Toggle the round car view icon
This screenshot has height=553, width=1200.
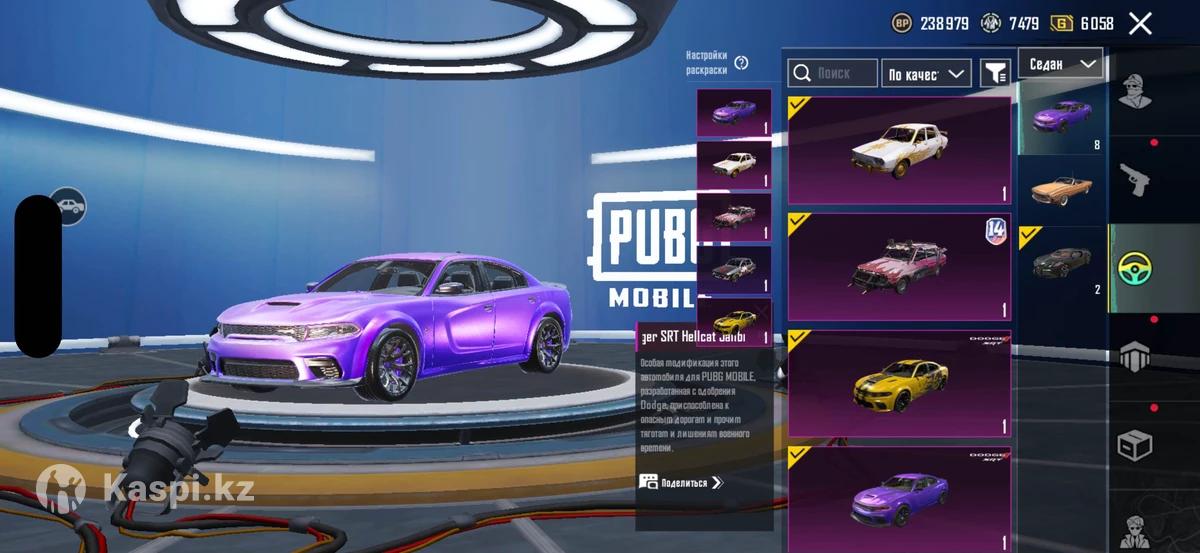(x=68, y=207)
